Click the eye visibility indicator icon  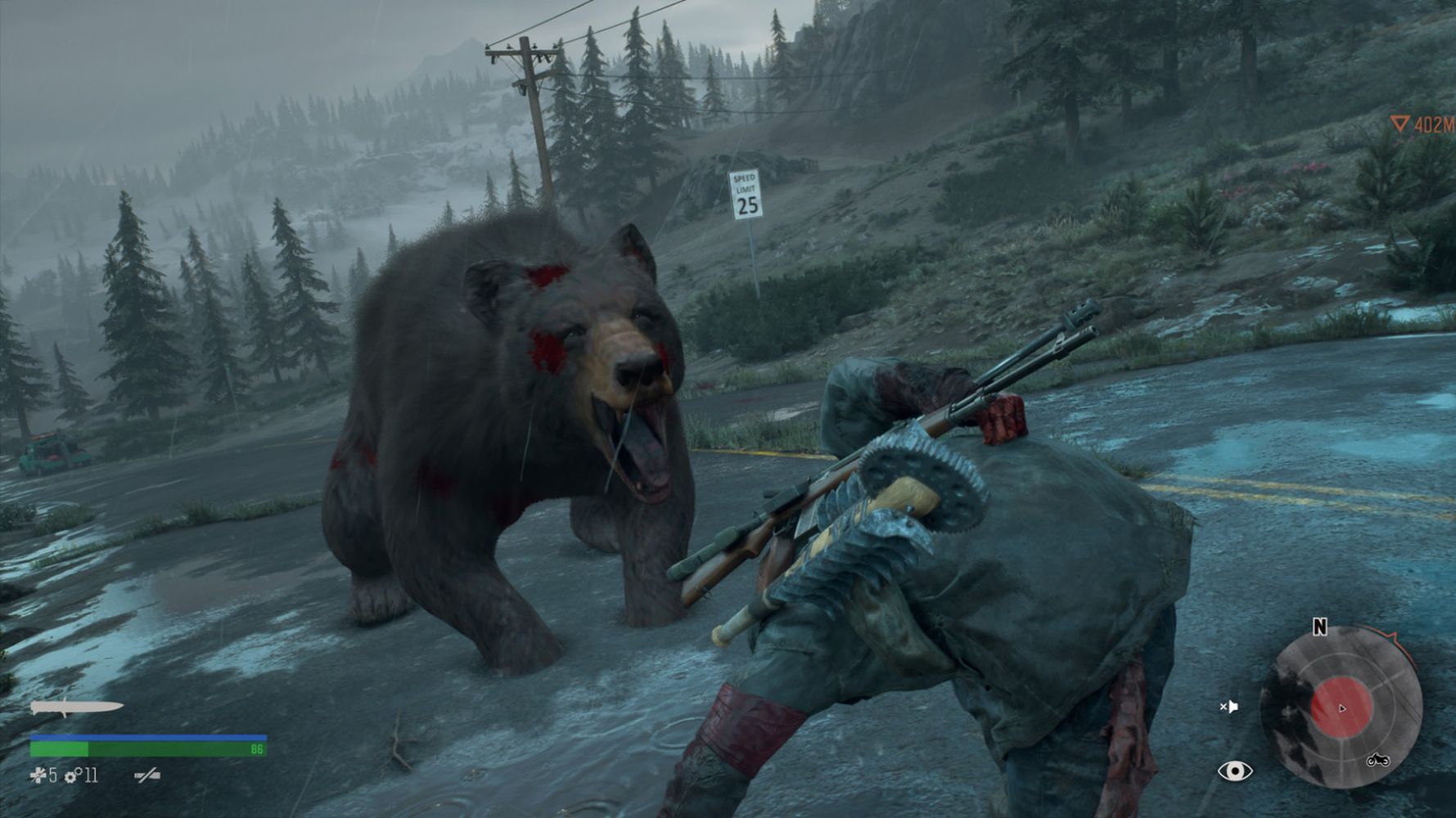tap(1234, 771)
